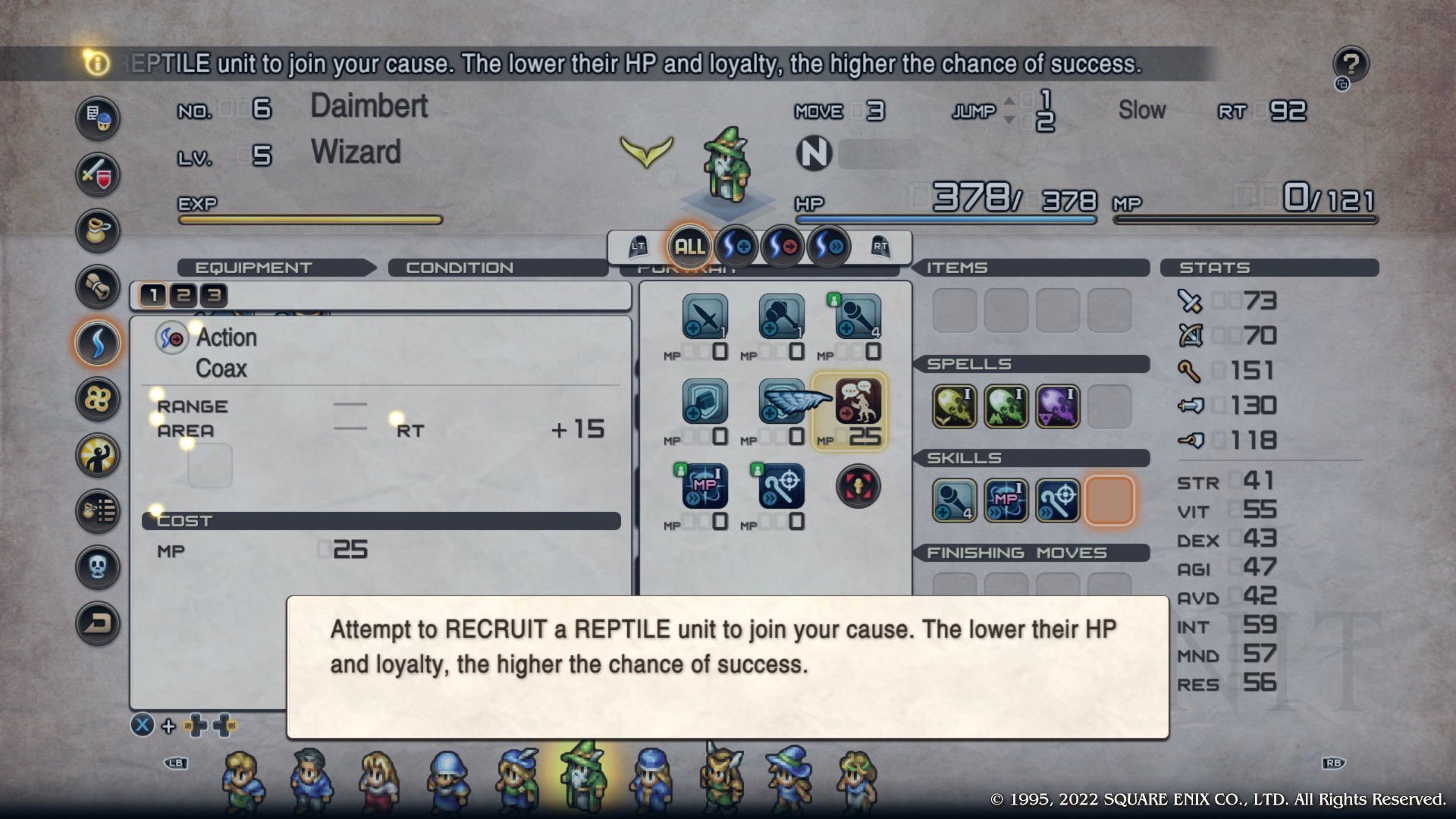Choose the green-hatted wizard in party roster
The image size is (1456, 819).
point(582,778)
